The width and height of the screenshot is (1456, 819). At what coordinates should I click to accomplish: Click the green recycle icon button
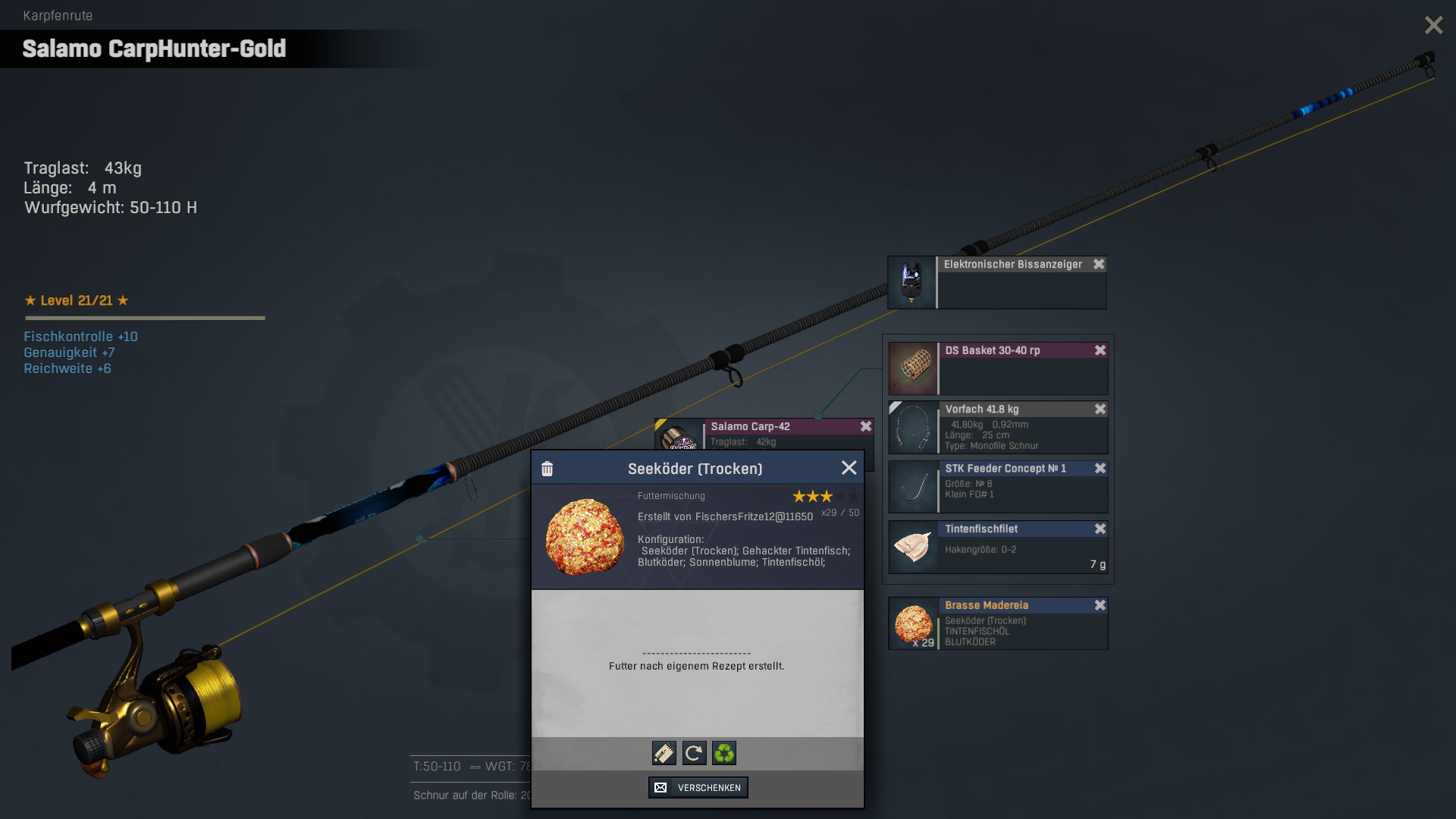coord(724,753)
